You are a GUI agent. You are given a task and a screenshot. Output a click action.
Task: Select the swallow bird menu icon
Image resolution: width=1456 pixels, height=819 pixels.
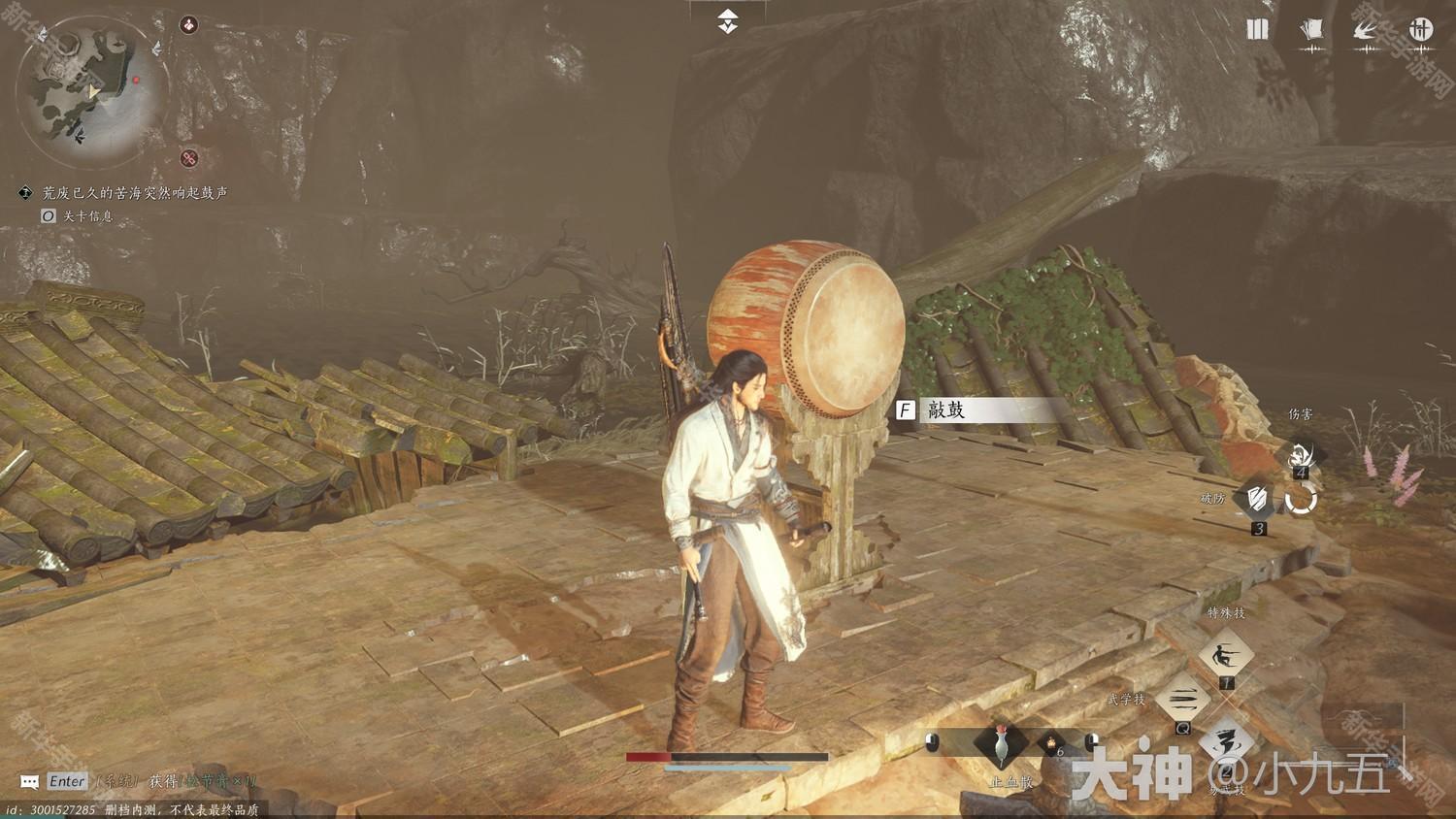(1366, 30)
